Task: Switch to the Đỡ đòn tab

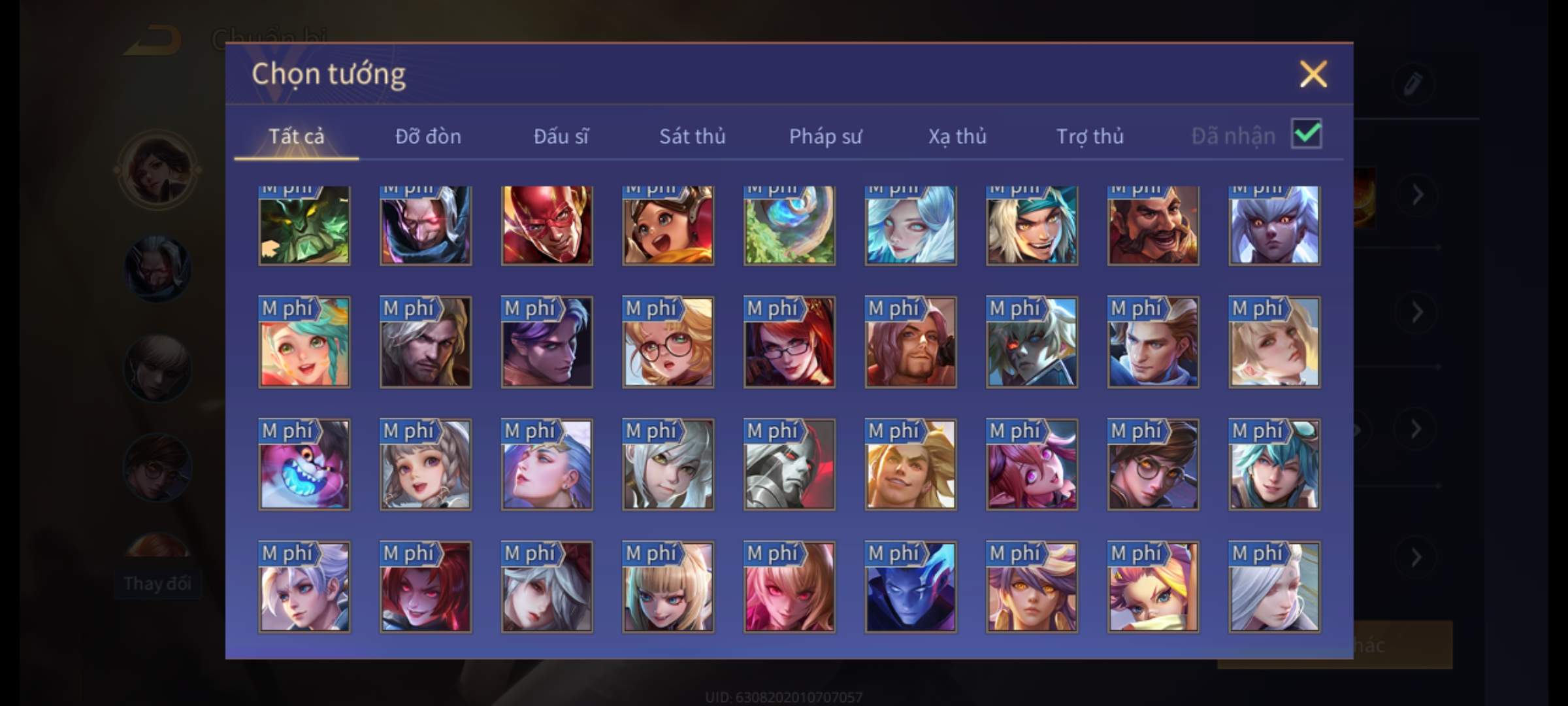Action: point(428,136)
